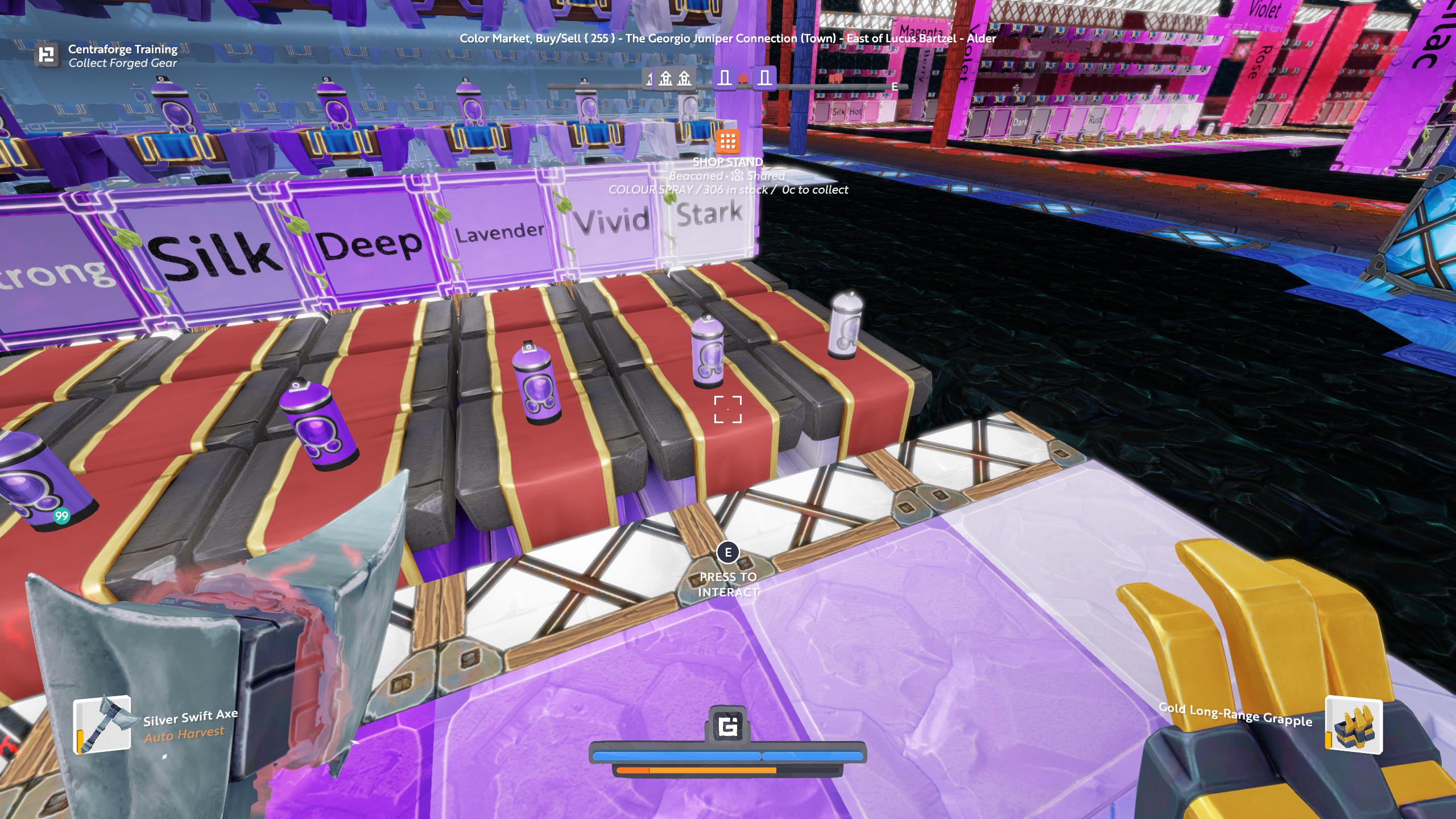Click the orange Shop Stand grid icon

[x=727, y=141]
